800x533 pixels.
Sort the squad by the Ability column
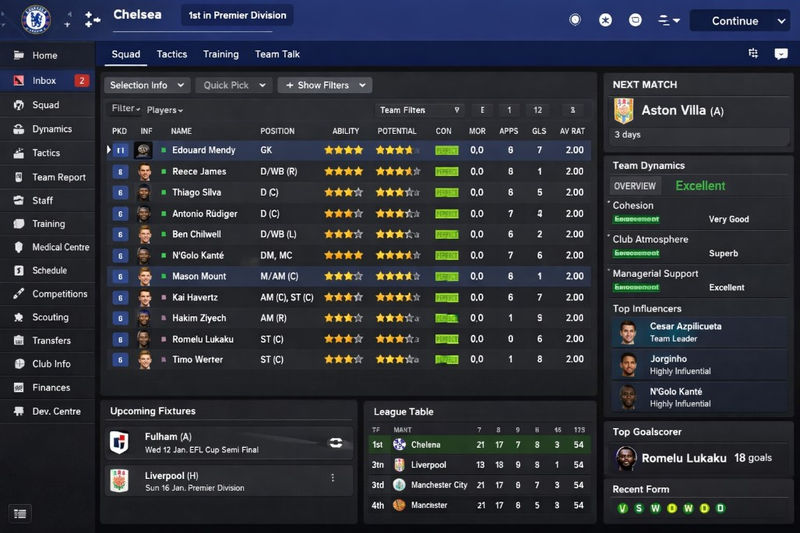(345, 131)
